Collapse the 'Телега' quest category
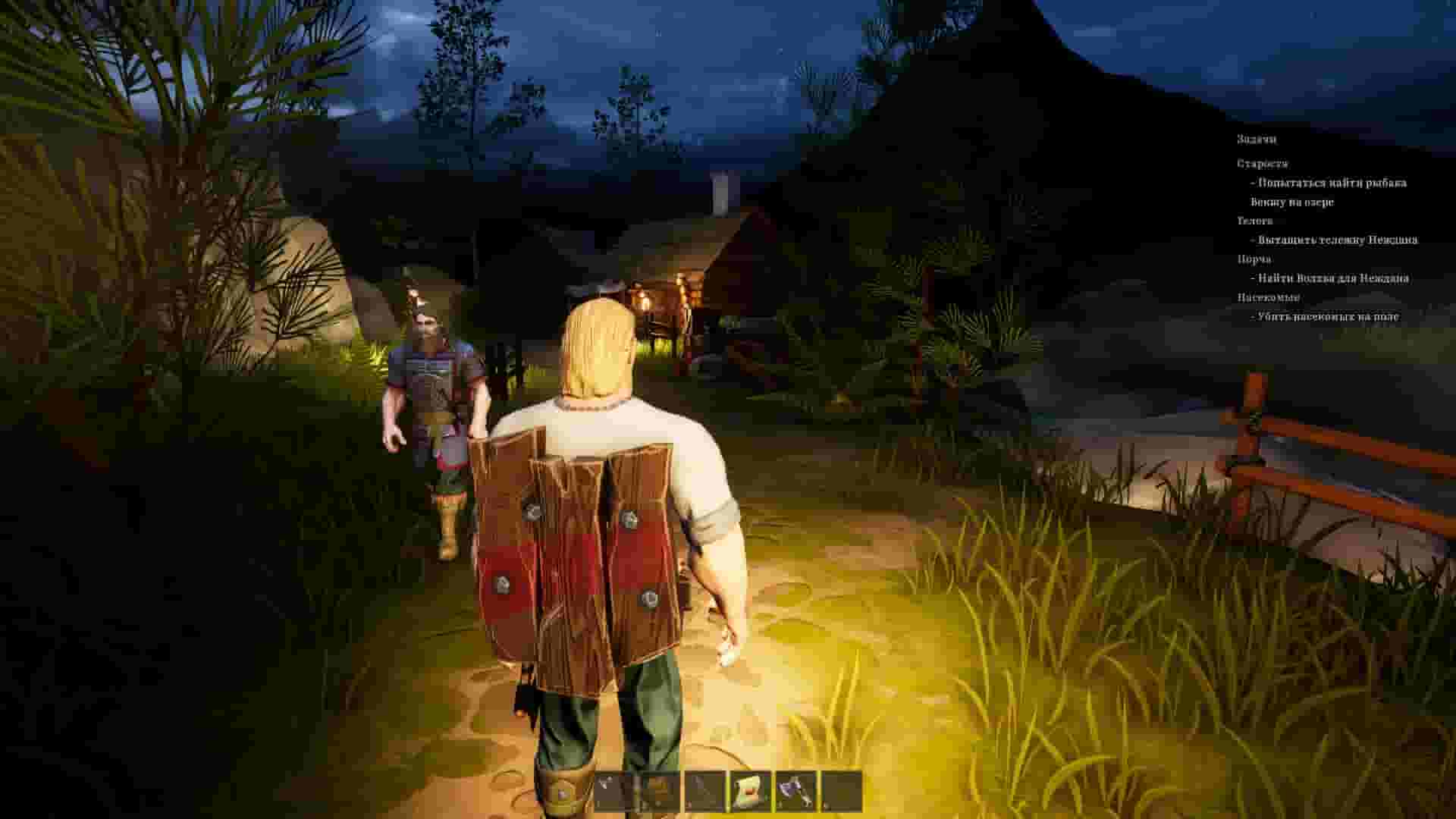 click(x=1256, y=221)
